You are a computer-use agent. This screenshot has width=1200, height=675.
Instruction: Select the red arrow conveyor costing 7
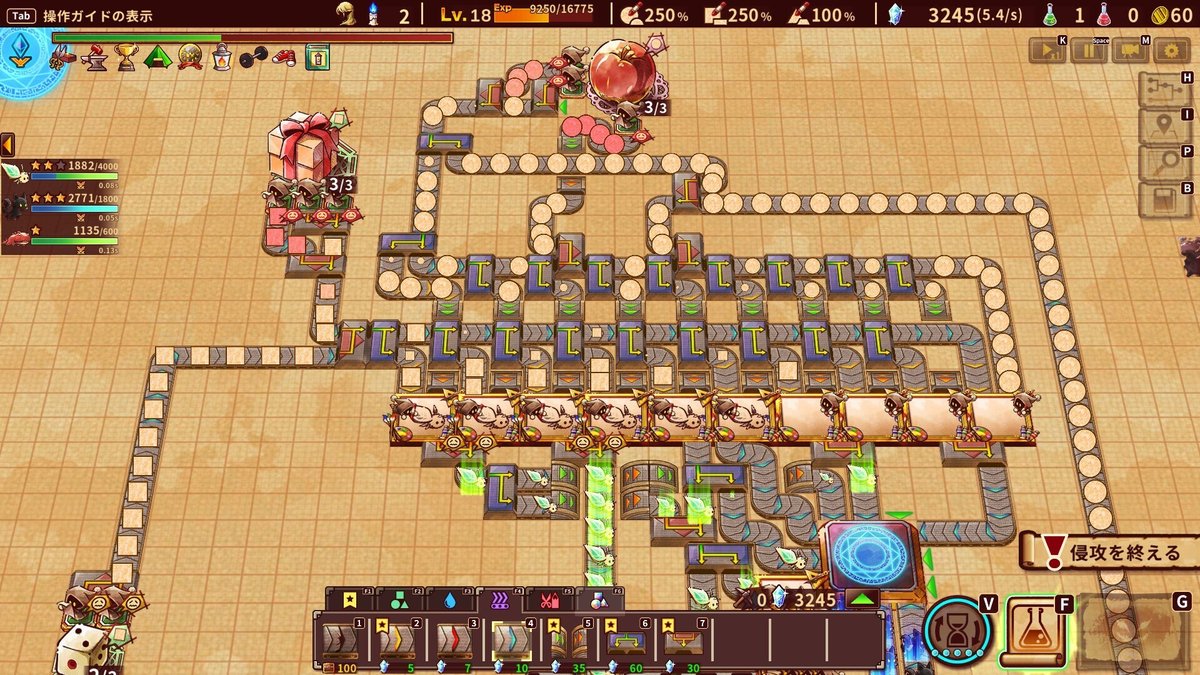pos(454,640)
